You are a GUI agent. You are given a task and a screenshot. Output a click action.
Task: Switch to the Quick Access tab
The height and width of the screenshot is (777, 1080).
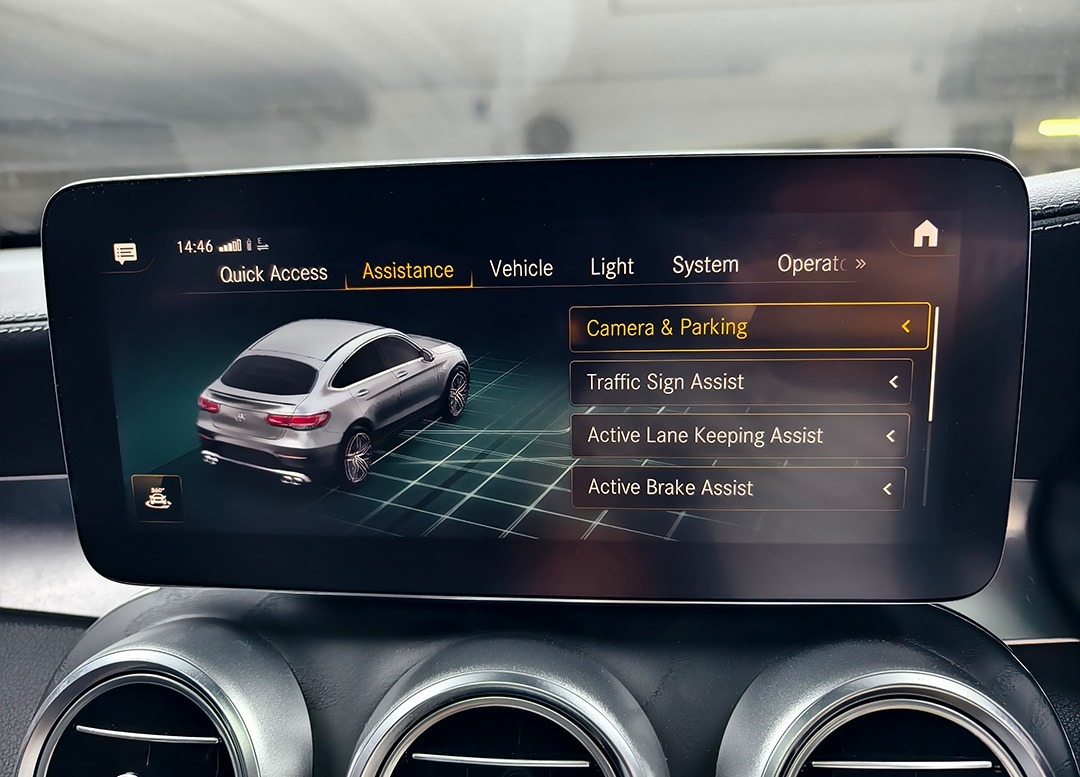[x=273, y=273]
